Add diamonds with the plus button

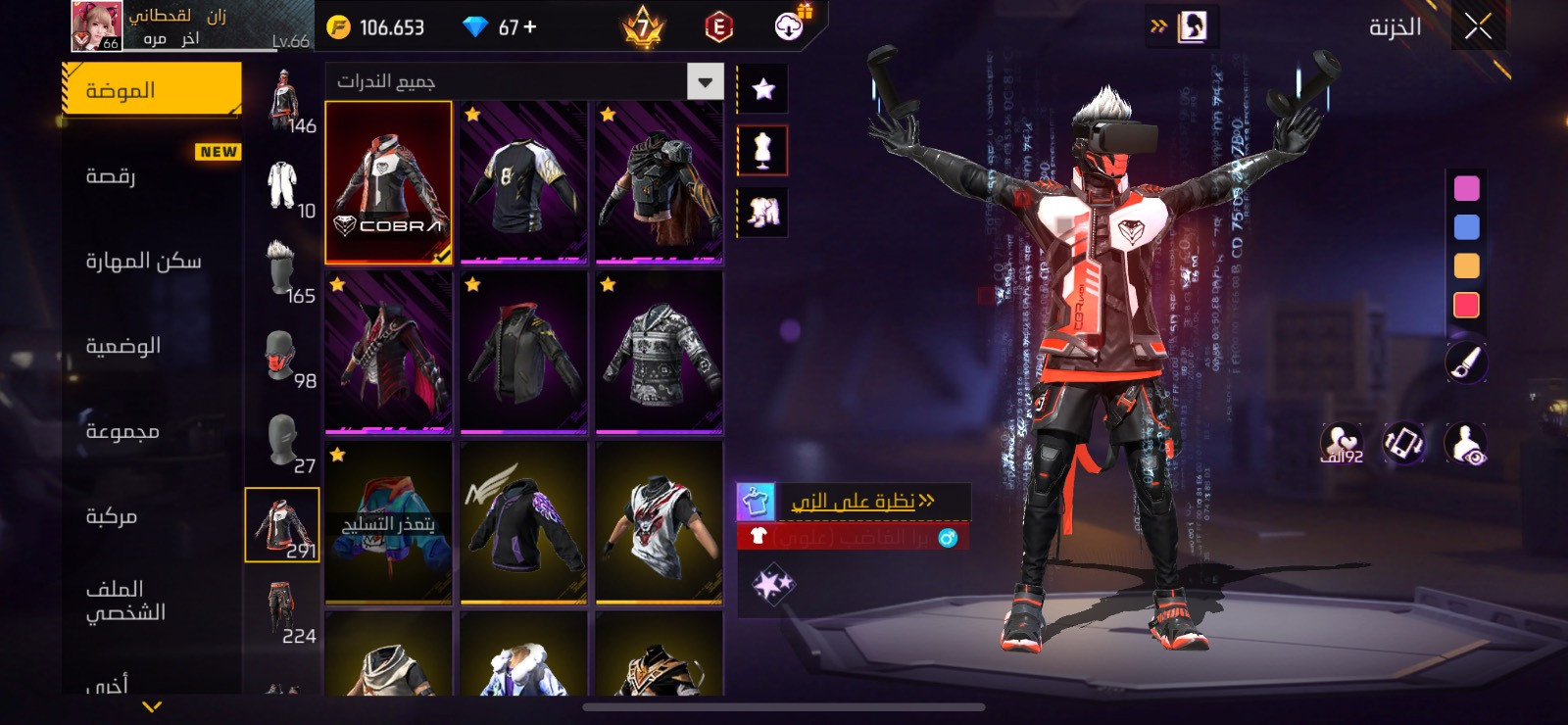[x=530, y=27]
